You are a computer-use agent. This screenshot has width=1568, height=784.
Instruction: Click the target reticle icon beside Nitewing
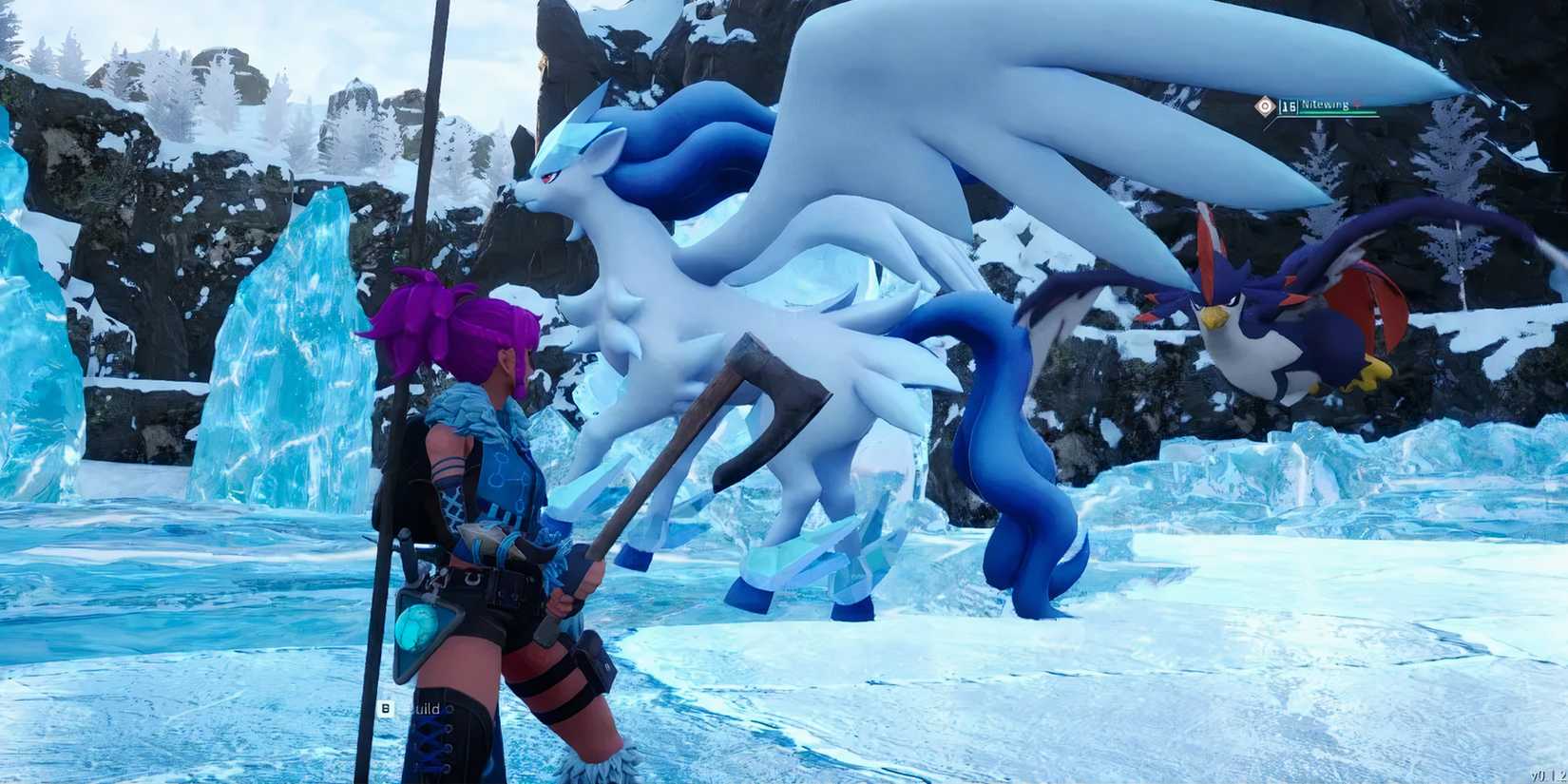point(1265,105)
